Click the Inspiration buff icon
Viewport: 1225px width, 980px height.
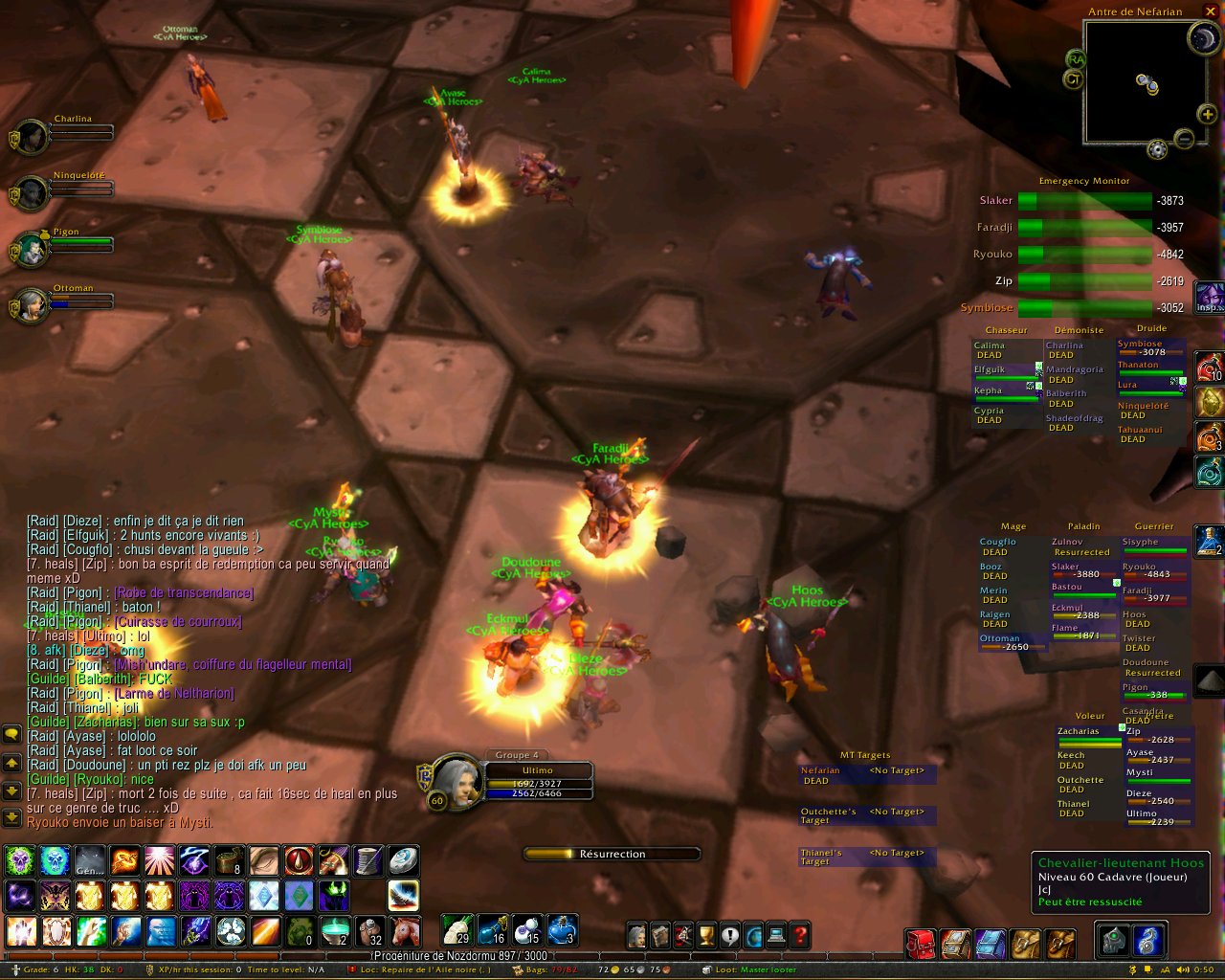[1210, 297]
